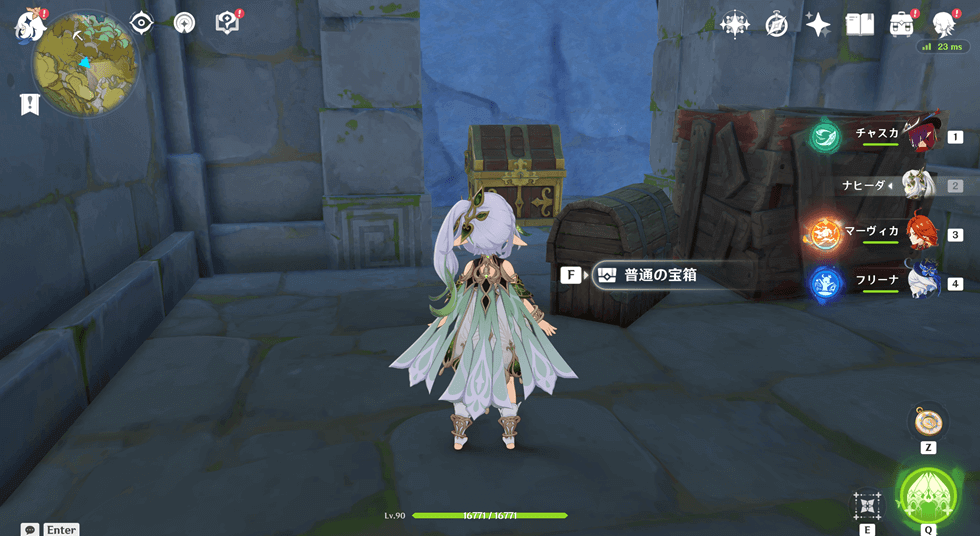Open the slashed-circle compass icon
Viewport: 980px width, 536px height.
pyautogui.click(x=777, y=25)
